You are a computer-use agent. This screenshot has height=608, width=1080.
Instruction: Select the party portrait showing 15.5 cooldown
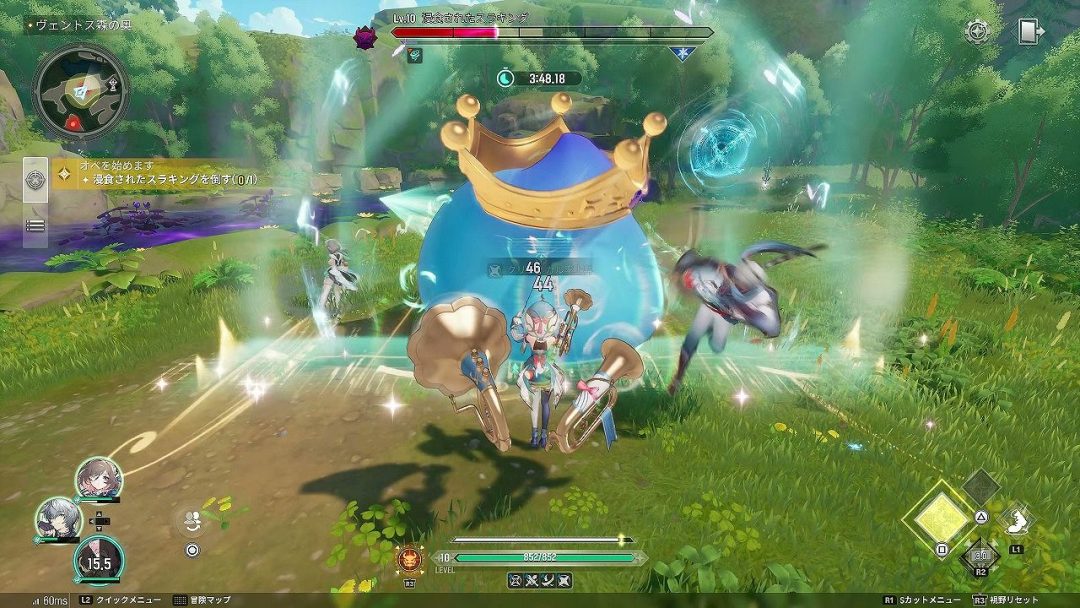point(98,559)
